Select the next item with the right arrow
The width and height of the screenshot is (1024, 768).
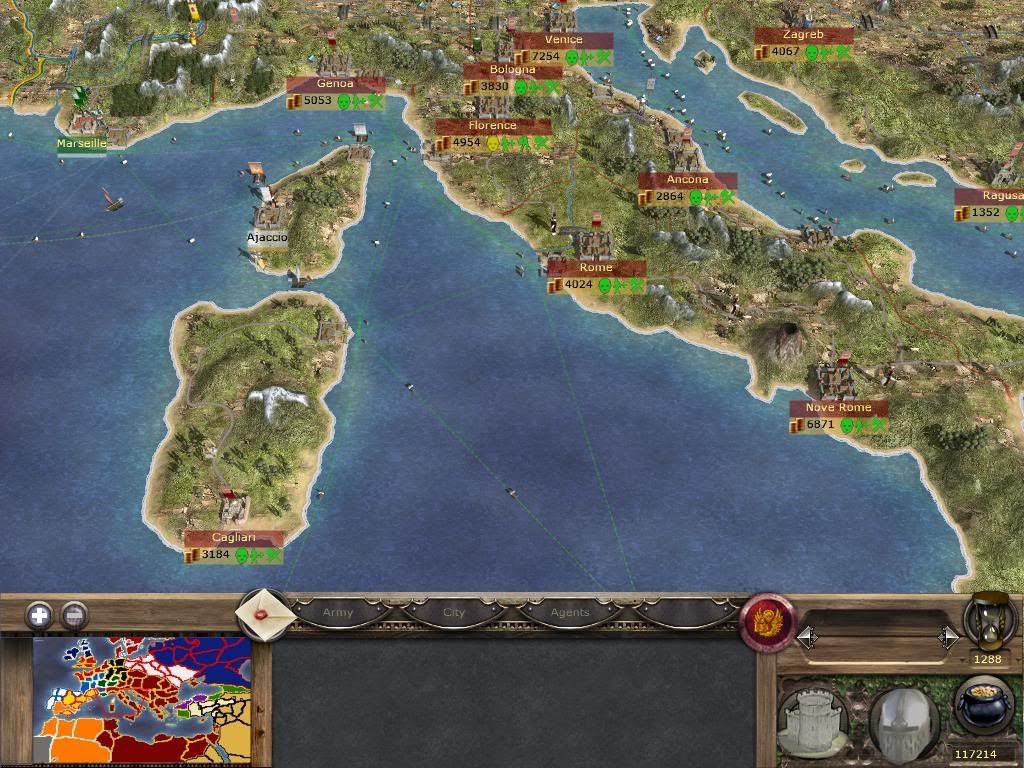[948, 637]
